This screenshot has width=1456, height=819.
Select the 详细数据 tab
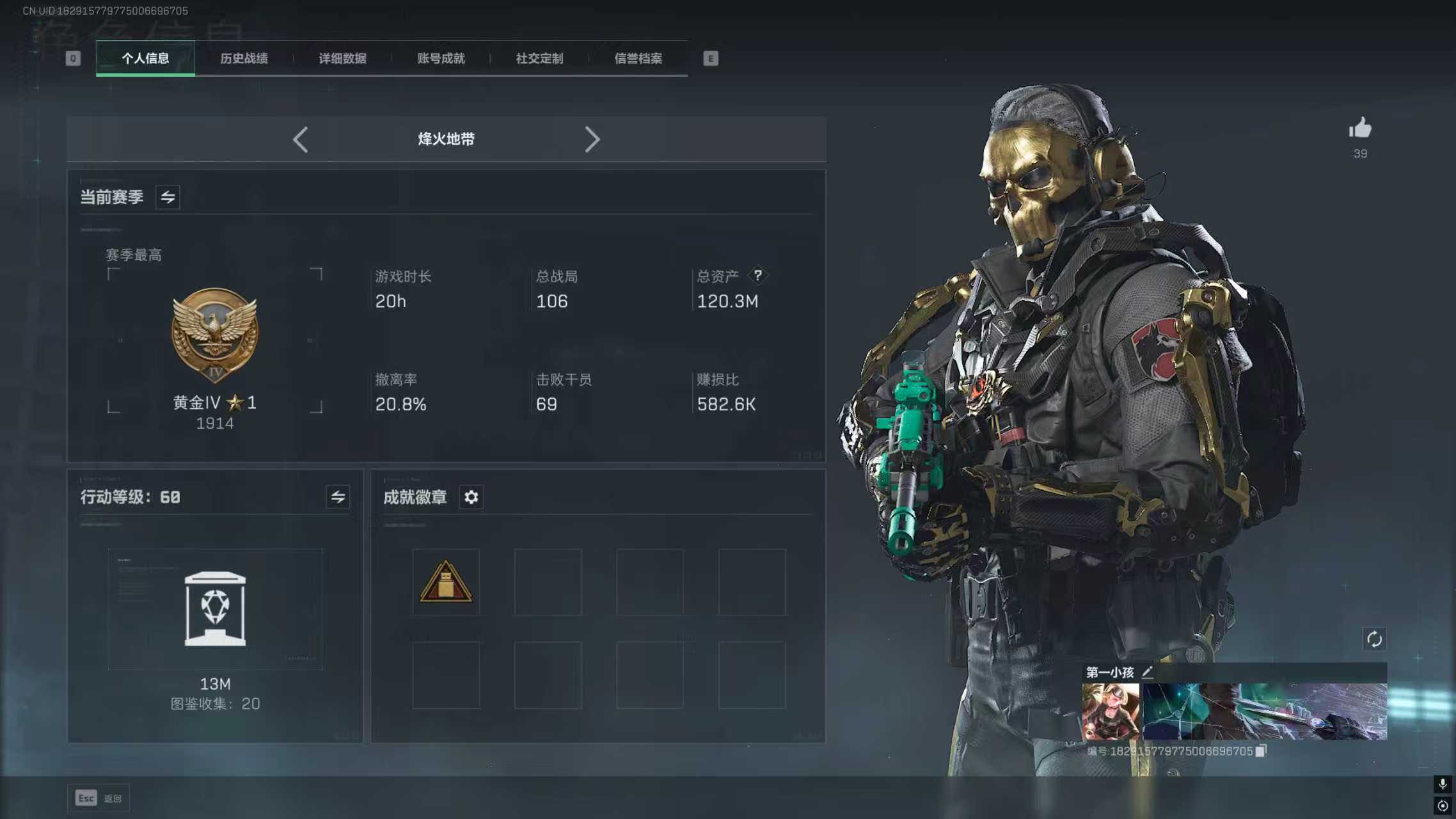coord(342,59)
